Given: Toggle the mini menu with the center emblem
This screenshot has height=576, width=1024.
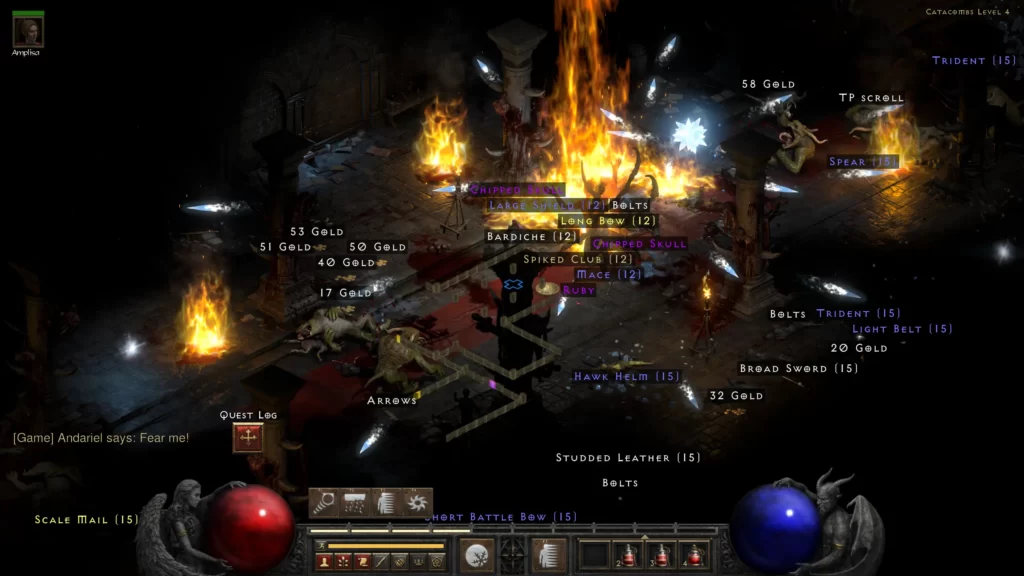Looking at the screenshot, I should click(512, 555).
